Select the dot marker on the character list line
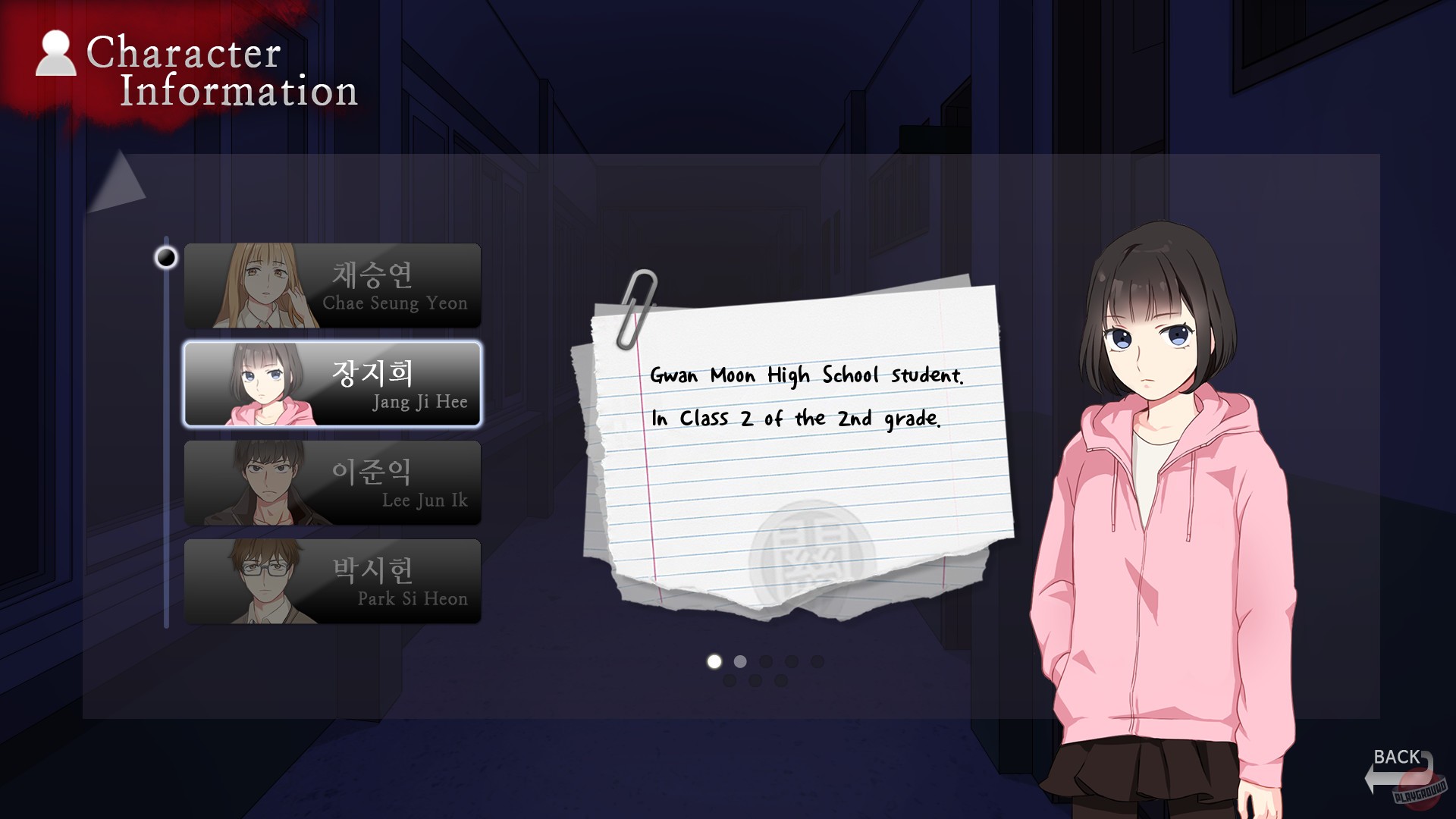Viewport: 1456px width, 819px height. tap(165, 258)
